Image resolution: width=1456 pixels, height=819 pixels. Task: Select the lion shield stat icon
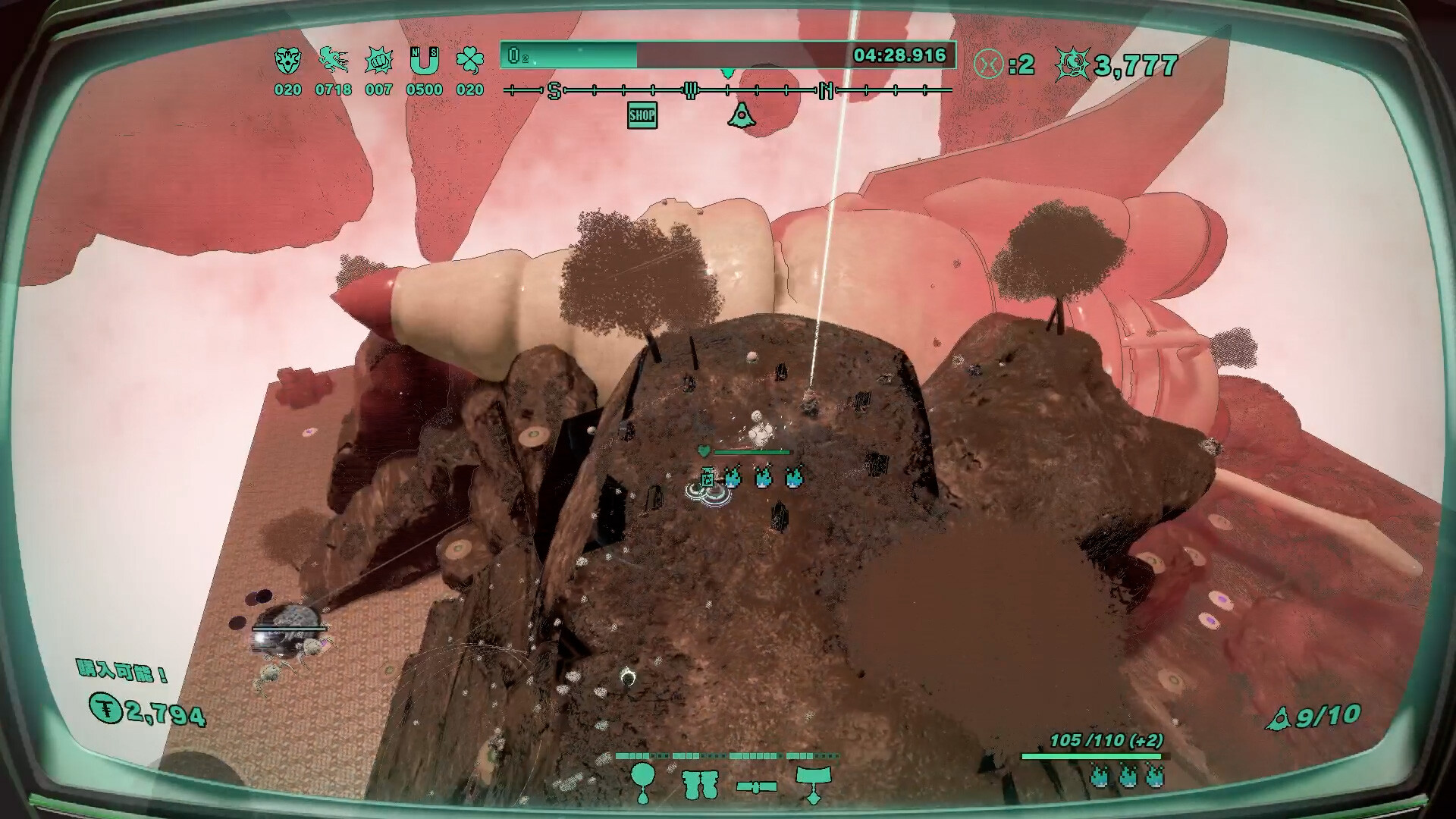(x=287, y=60)
